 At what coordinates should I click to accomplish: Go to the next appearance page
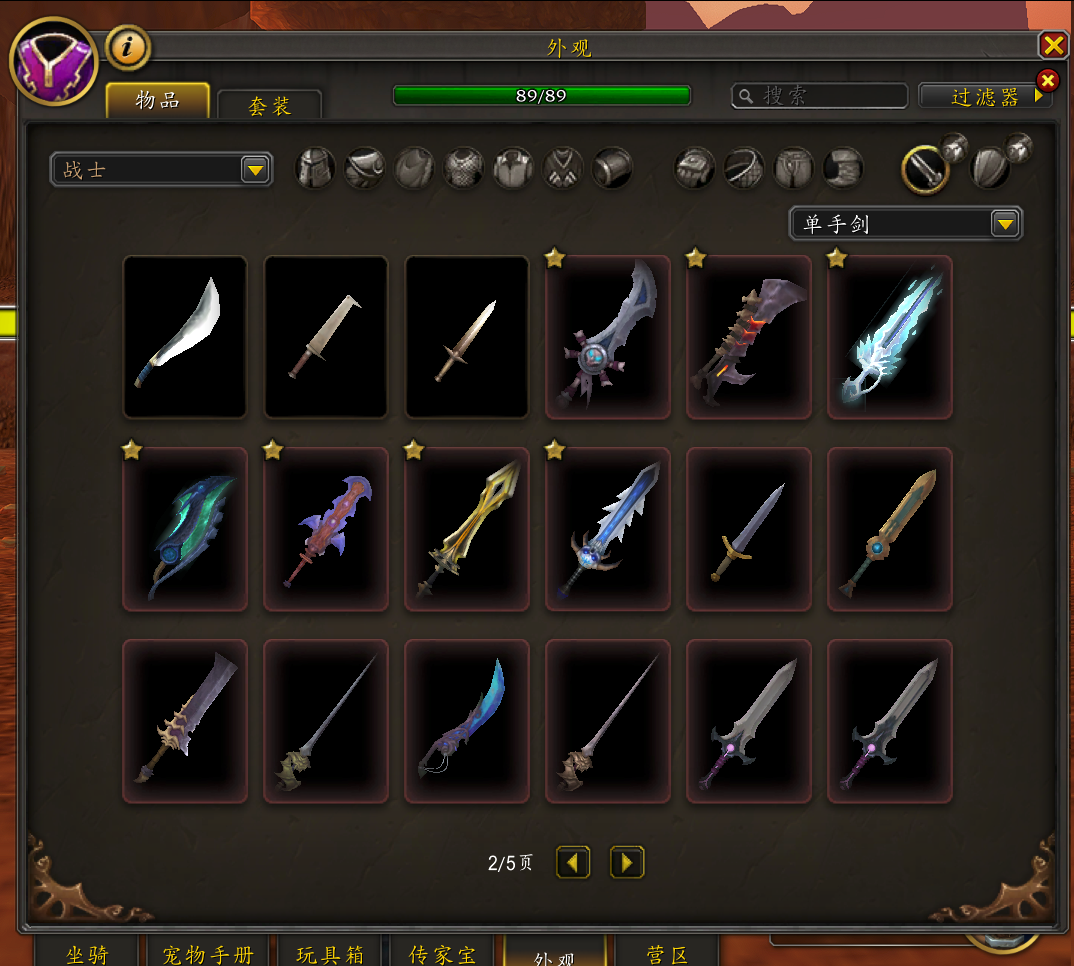click(627, 862)
